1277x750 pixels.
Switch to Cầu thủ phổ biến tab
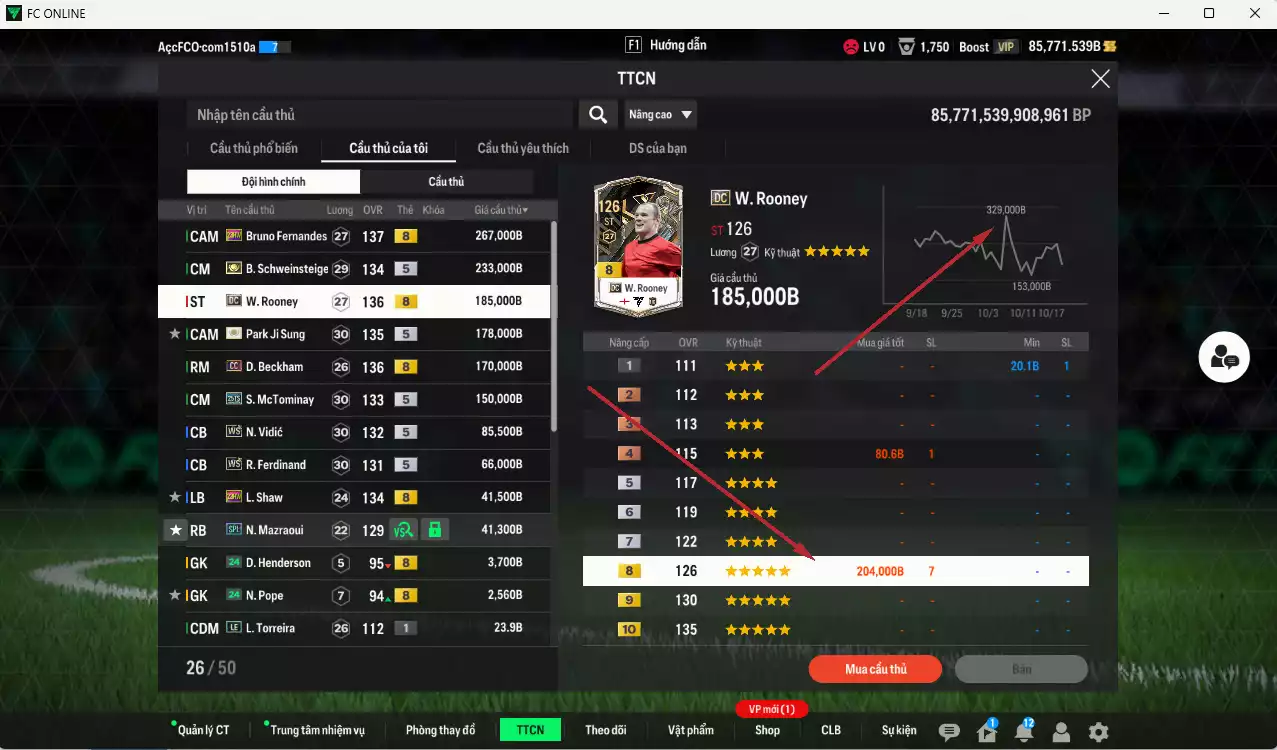point(254,148)
